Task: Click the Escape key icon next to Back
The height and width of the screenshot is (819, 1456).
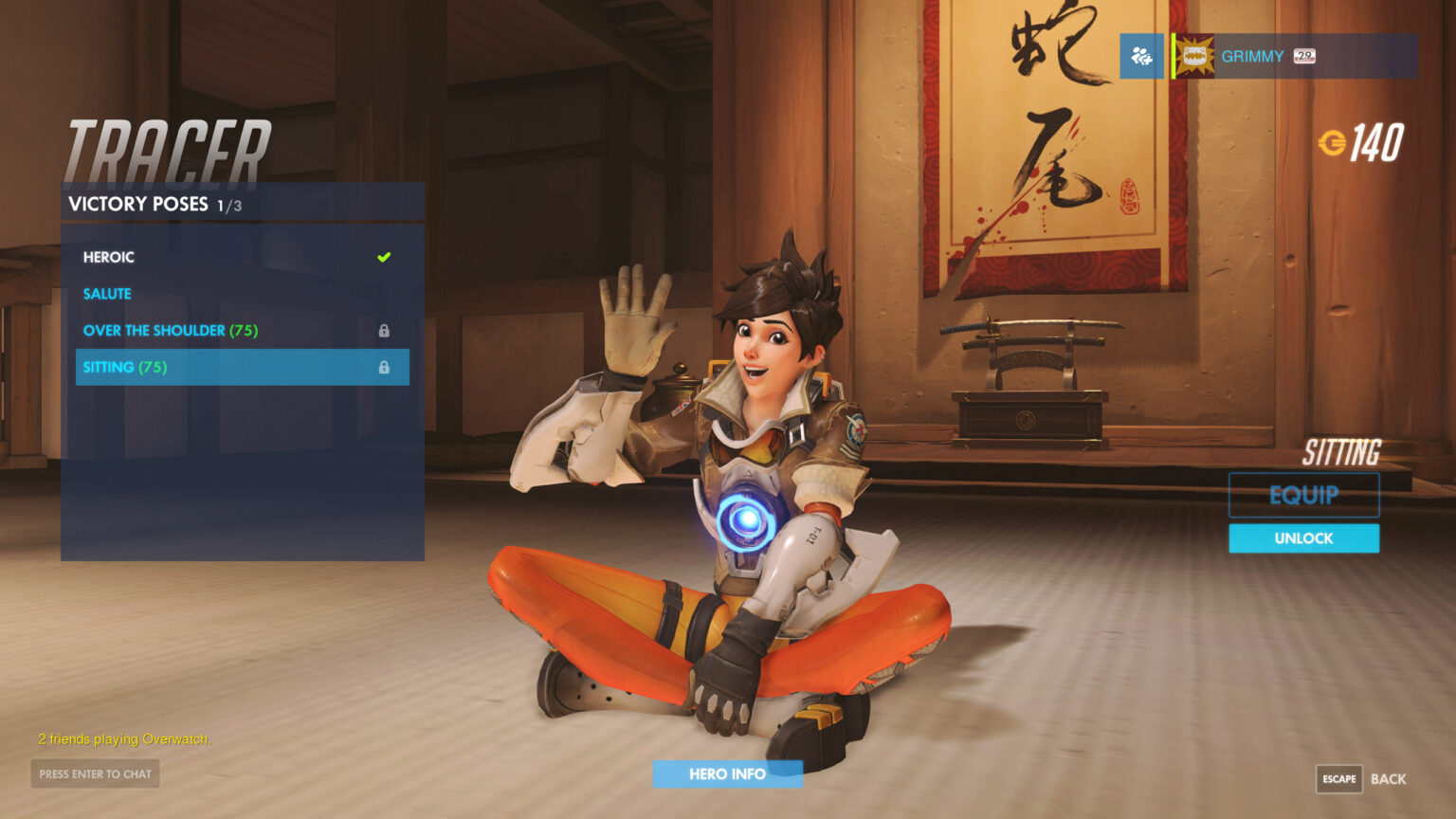Action: click(1339, 779)
